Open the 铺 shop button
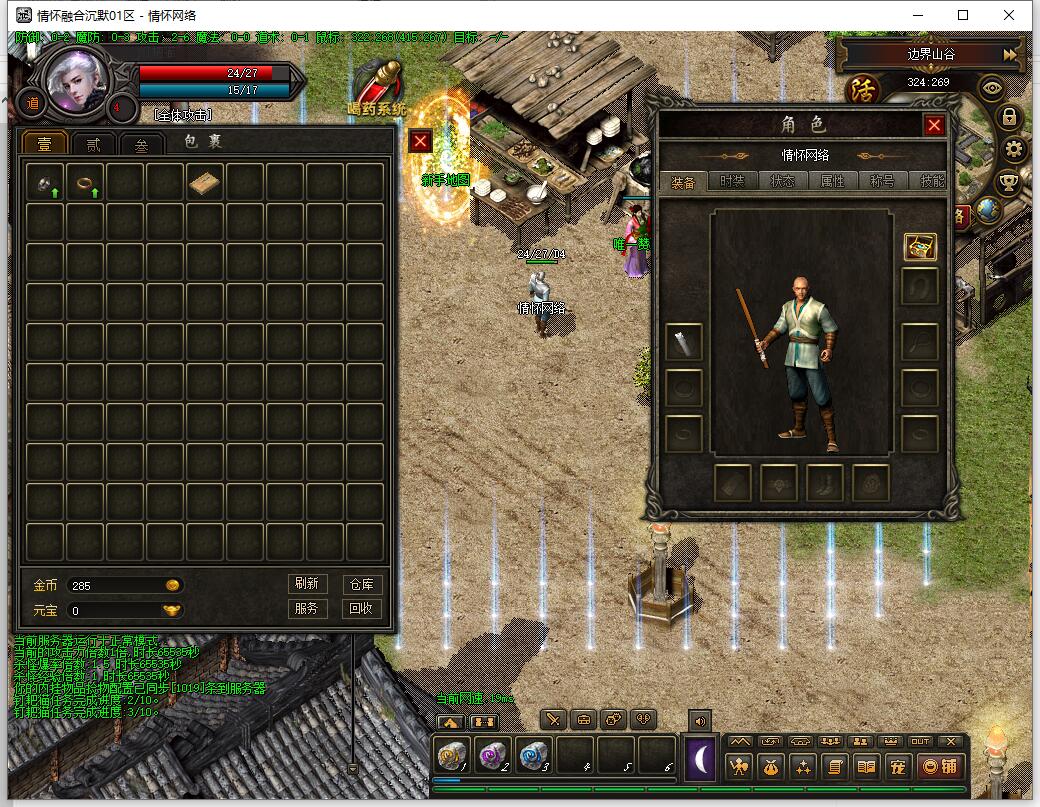Viewport: 1040px width, 807px height. point(941,767)
